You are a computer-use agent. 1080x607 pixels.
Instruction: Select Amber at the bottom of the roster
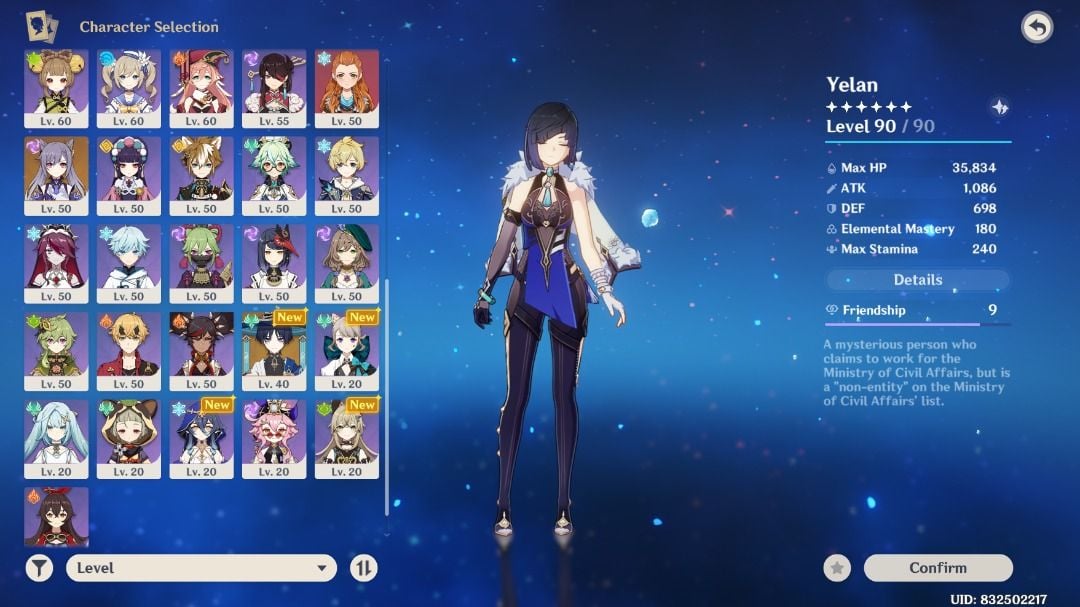click(x=56, y=516)
